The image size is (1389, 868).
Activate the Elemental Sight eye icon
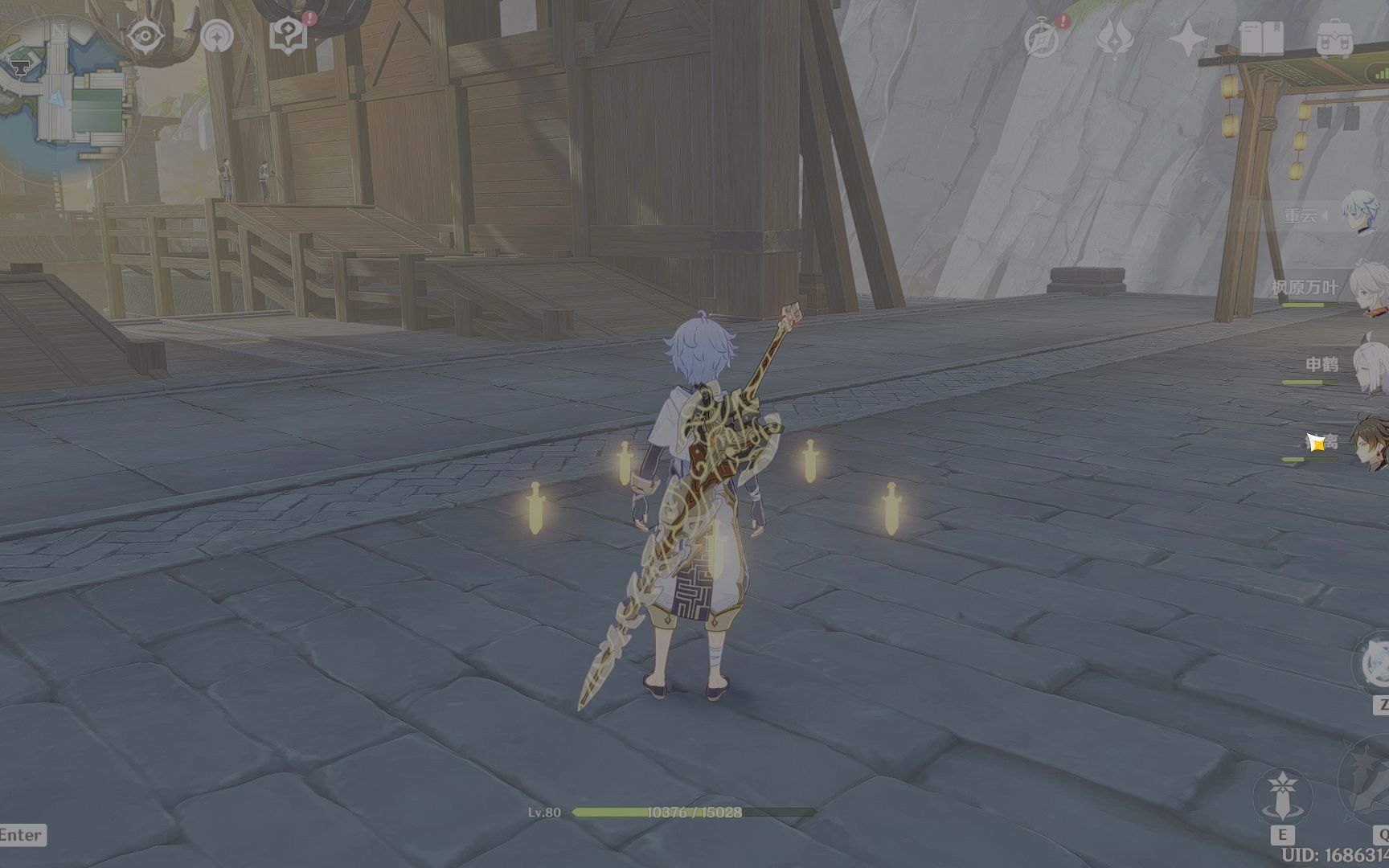coord(145,36)
